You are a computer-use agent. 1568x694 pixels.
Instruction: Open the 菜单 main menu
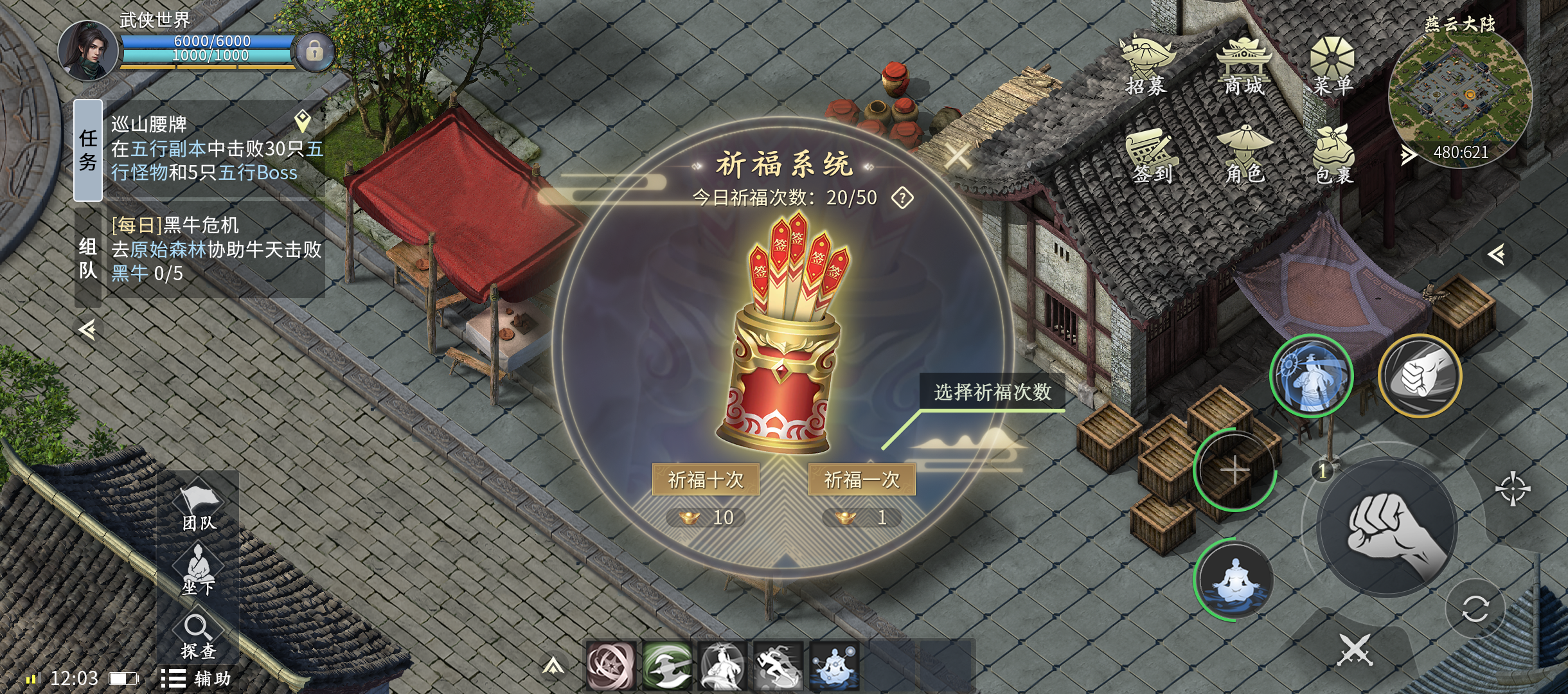pyautogui.click(x=1332, y=66)
